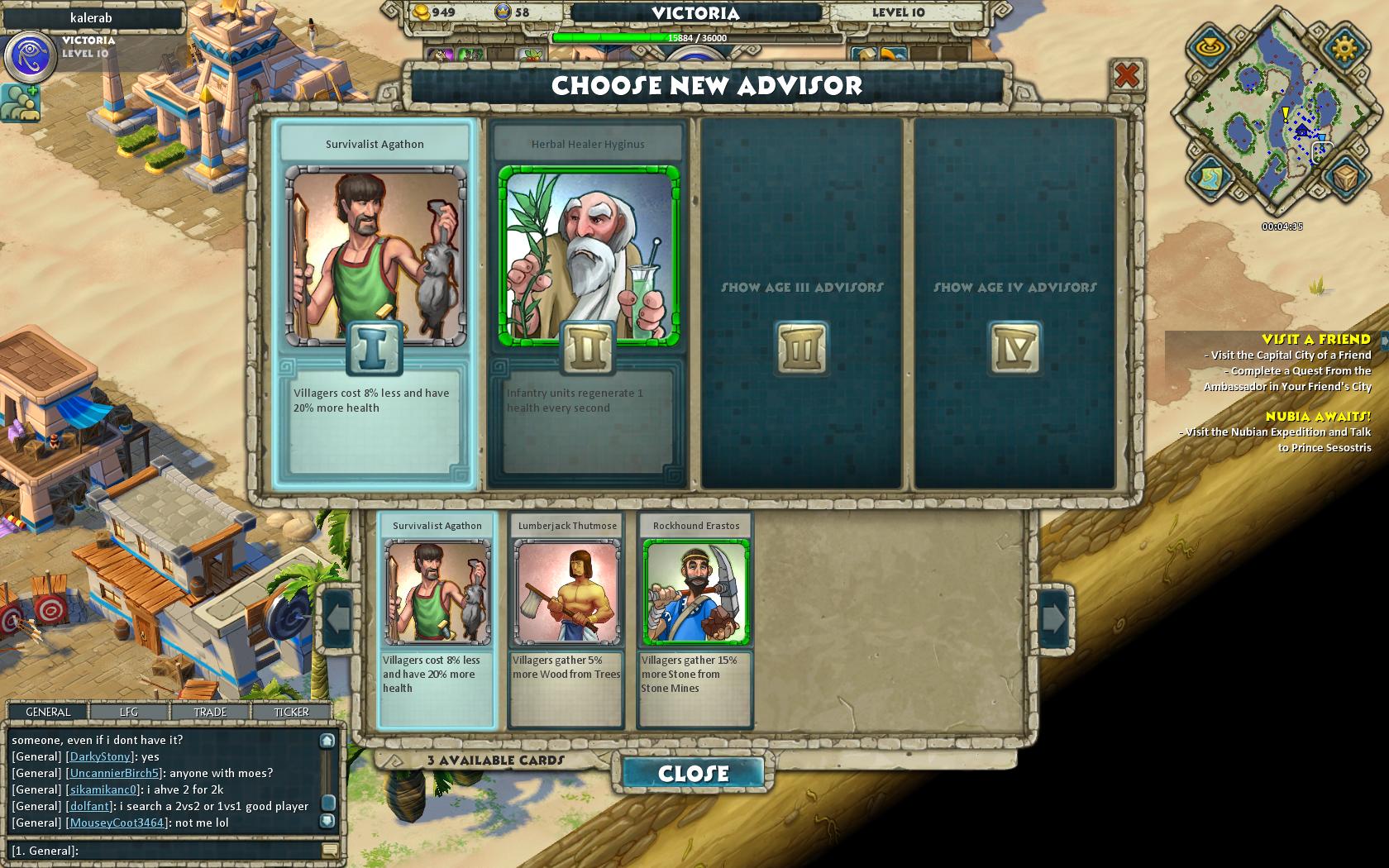Open the TICKER chat tab

[291, 712]
